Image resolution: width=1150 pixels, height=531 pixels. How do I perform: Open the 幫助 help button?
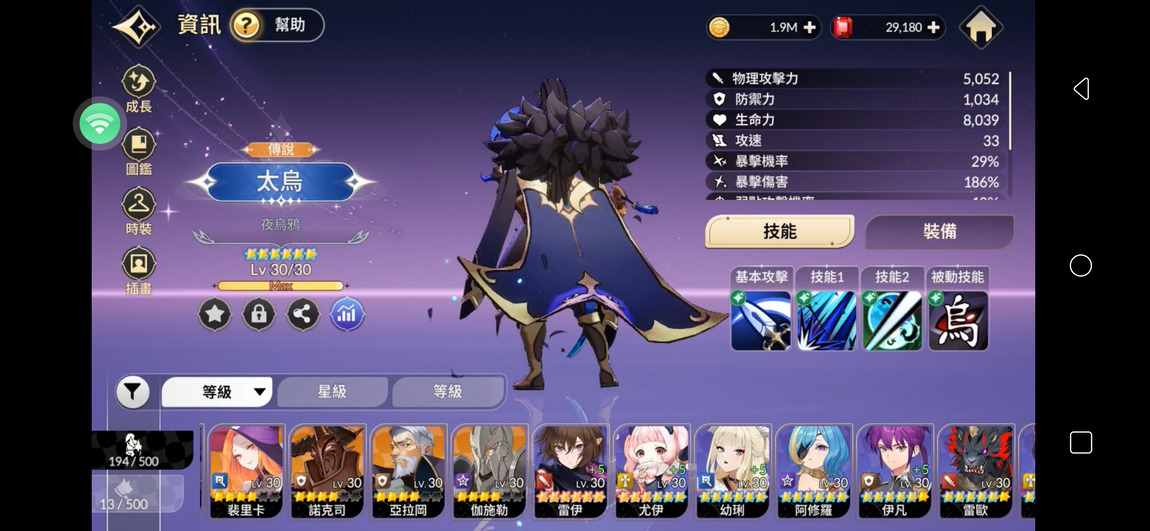277,26
